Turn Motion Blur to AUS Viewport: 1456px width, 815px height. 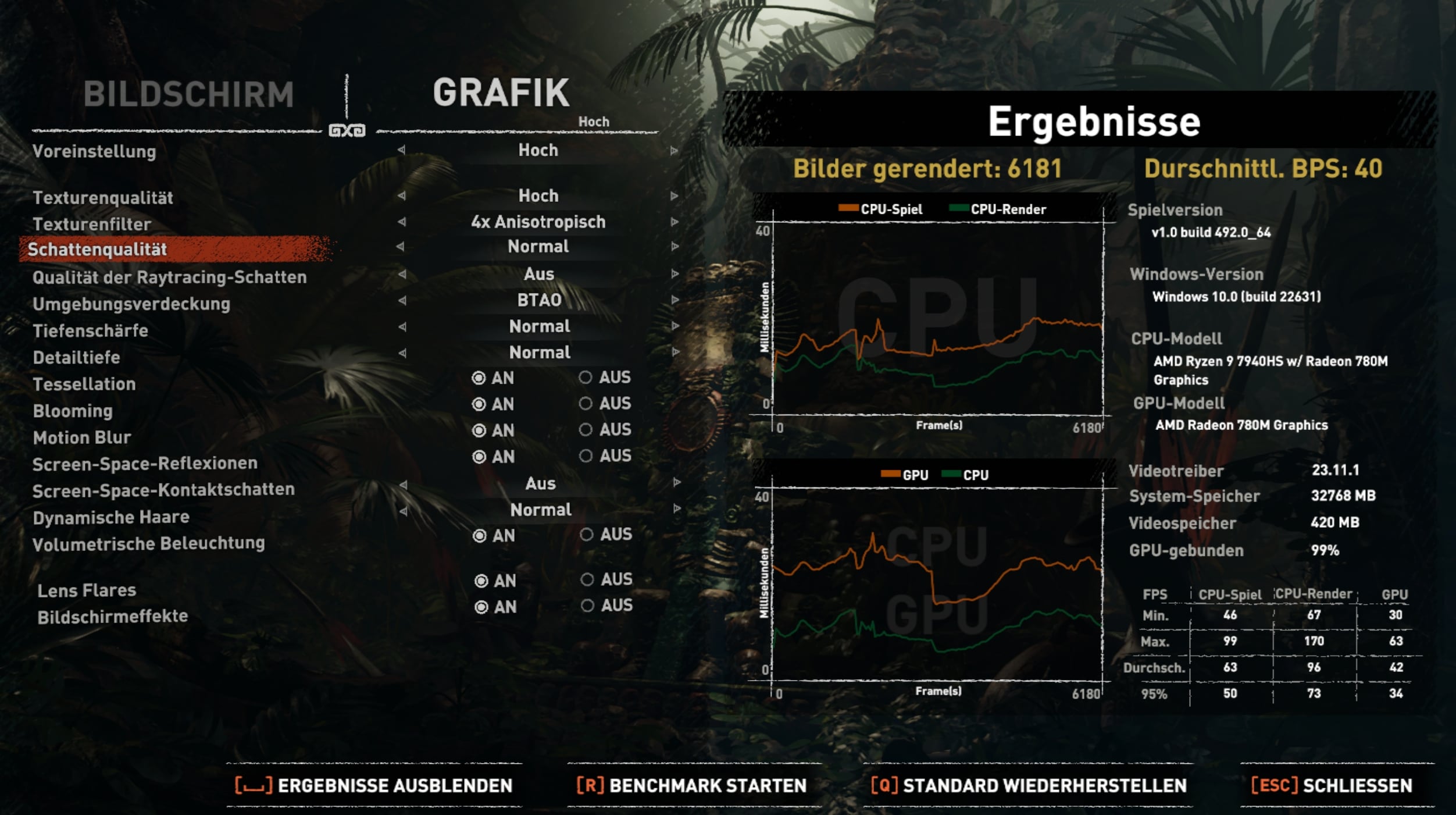coord(586,430)
